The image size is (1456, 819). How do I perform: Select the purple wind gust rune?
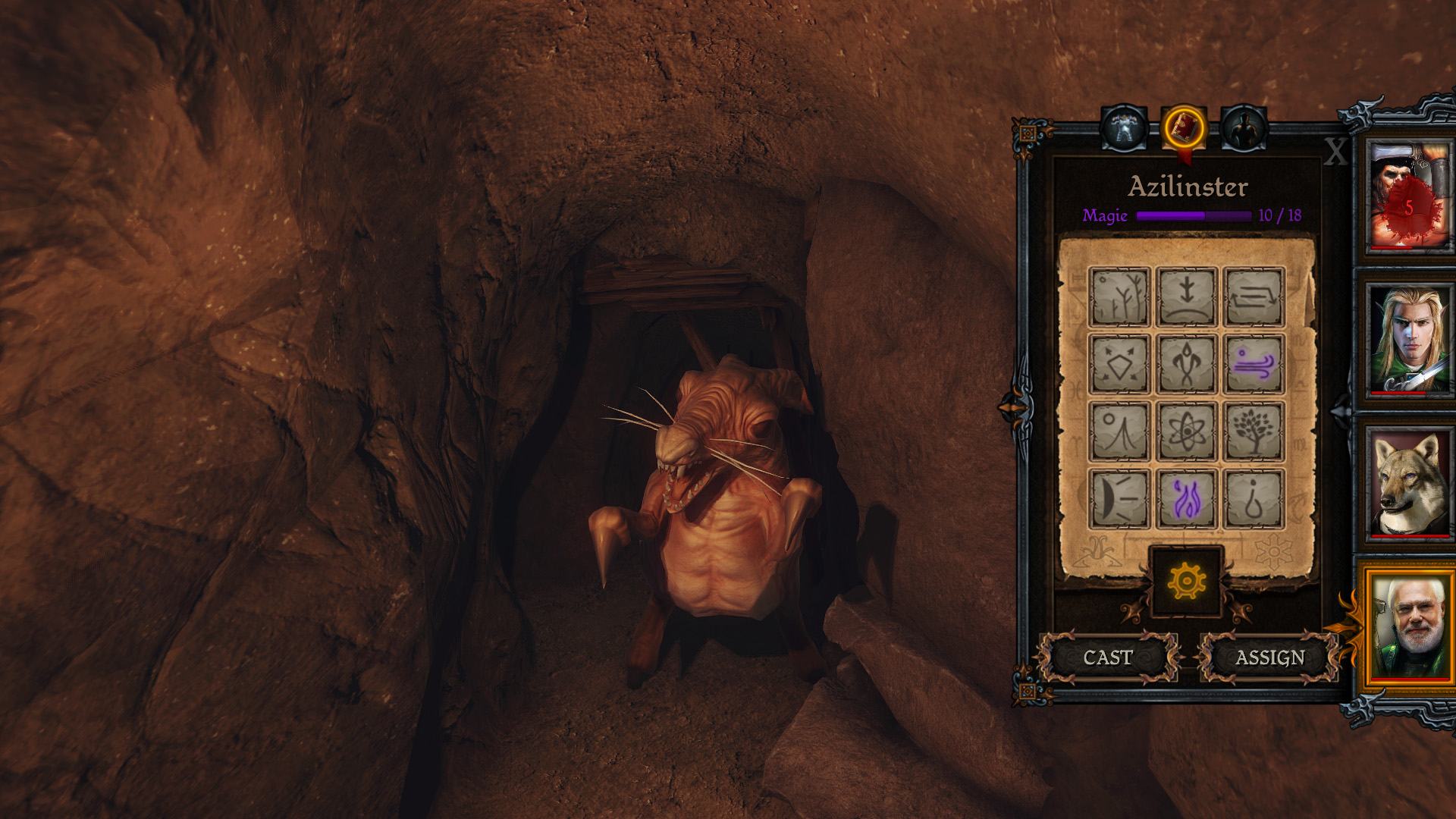pyautogui.click(x=1254, y=364)
